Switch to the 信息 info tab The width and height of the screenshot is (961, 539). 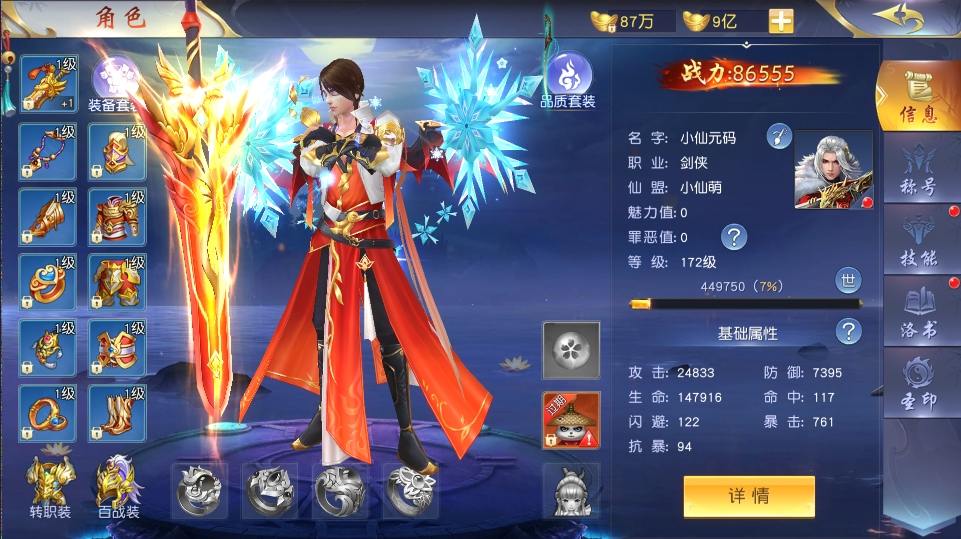point(917,95)
